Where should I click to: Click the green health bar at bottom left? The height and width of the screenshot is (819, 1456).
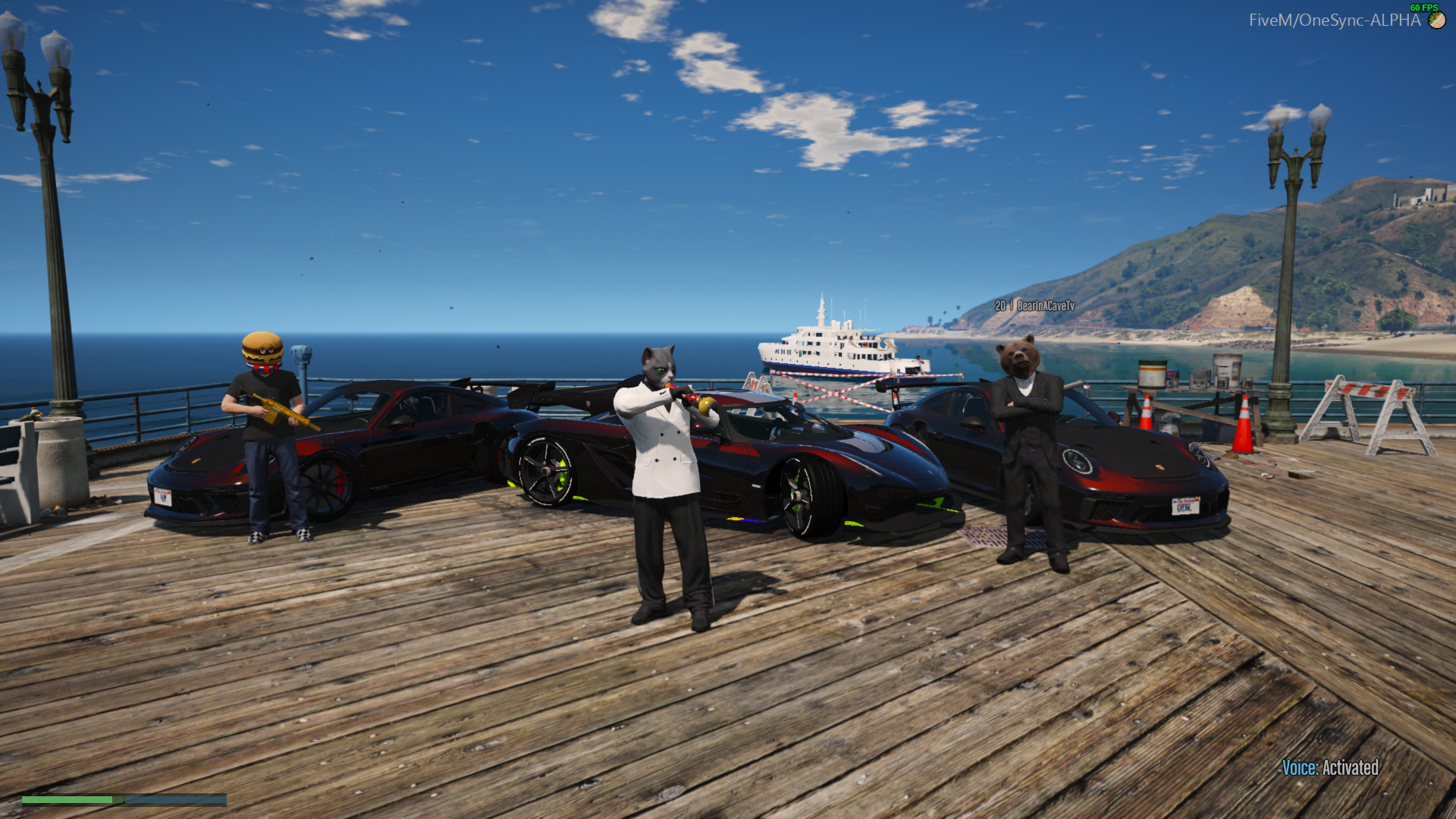click(68, 799)
